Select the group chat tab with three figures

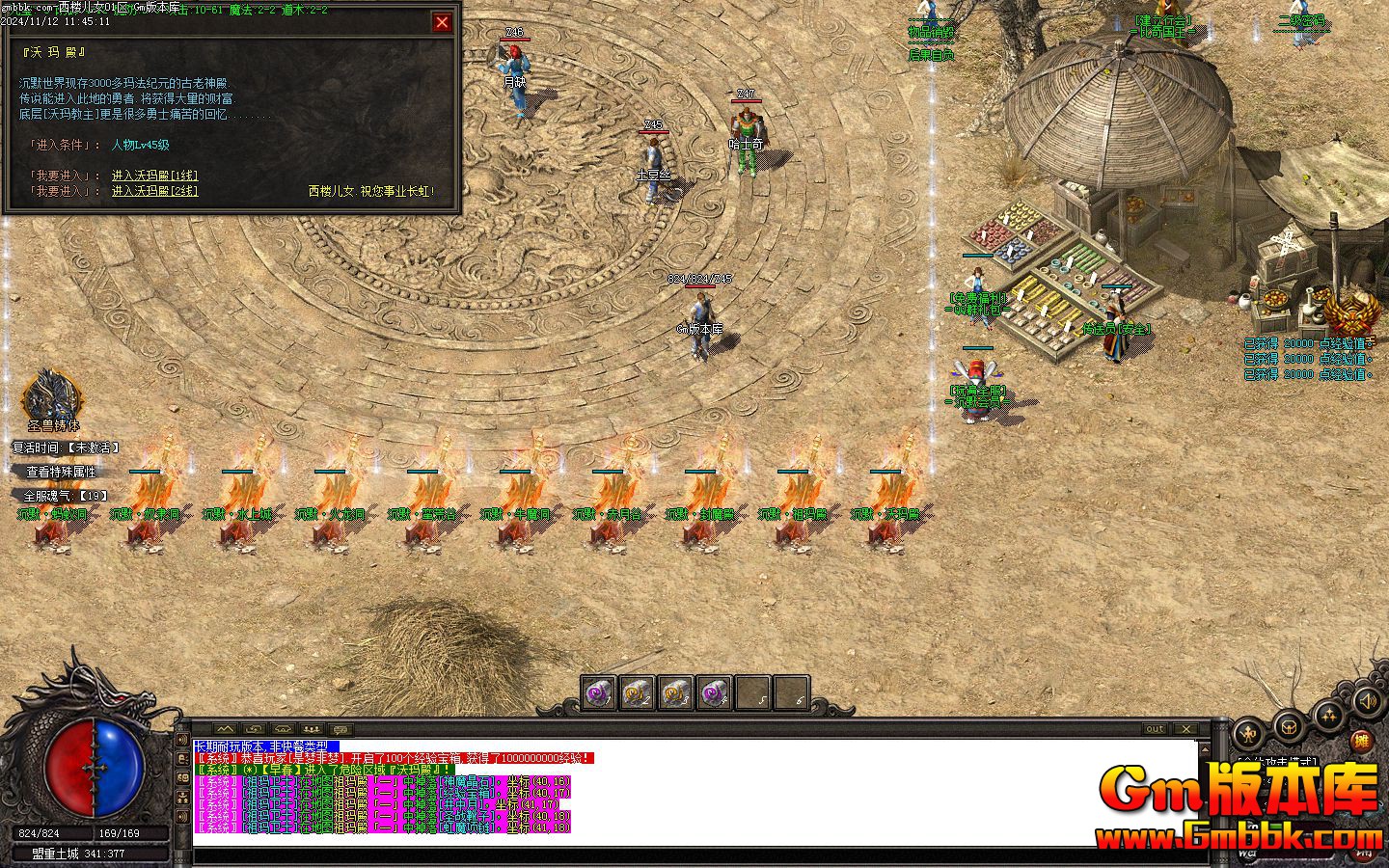311,729
